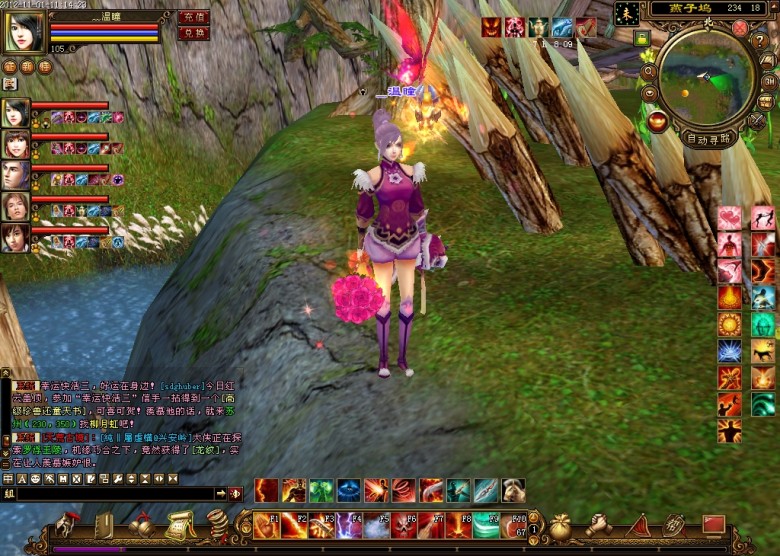Close the minimap with the red X
This screenshot has width=780, height=556.
click(x=740, y=28)
